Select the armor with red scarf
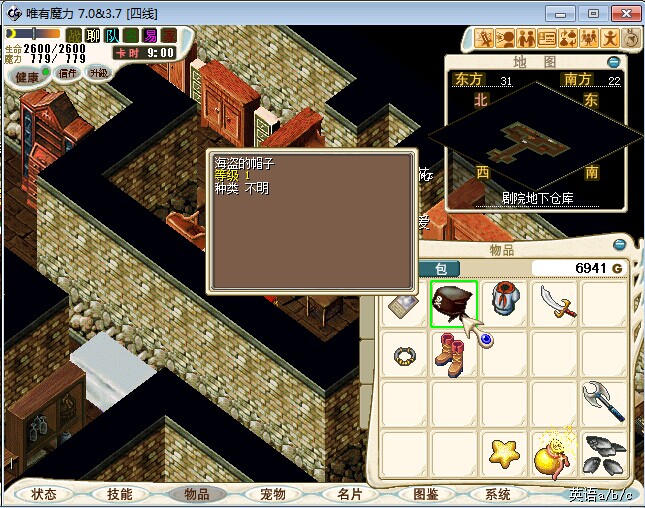Image resolution: width=645 pixels, height=508 pixels. click(x=505, y=302)
